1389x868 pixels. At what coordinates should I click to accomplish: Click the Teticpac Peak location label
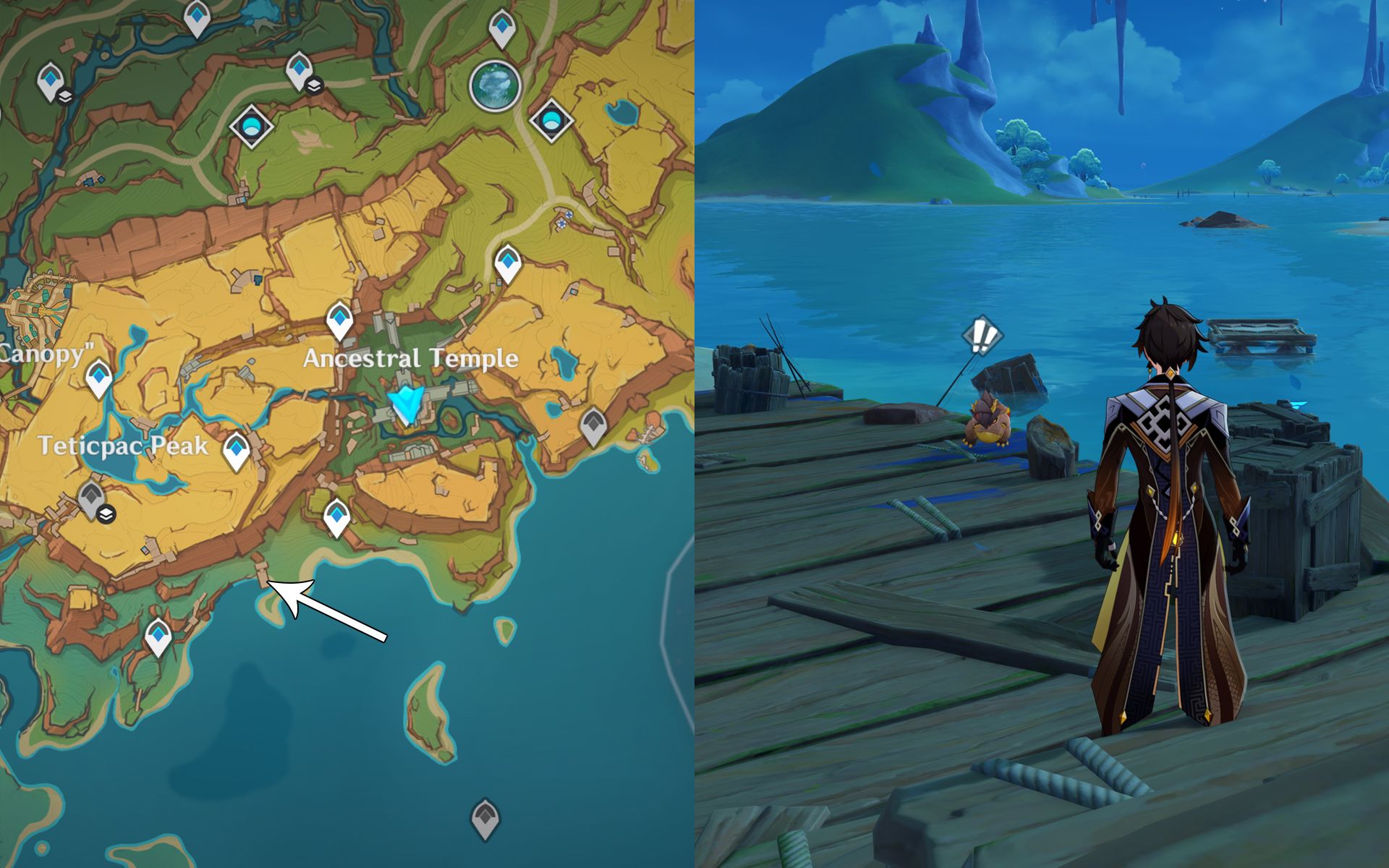click(x=123, y=447)
